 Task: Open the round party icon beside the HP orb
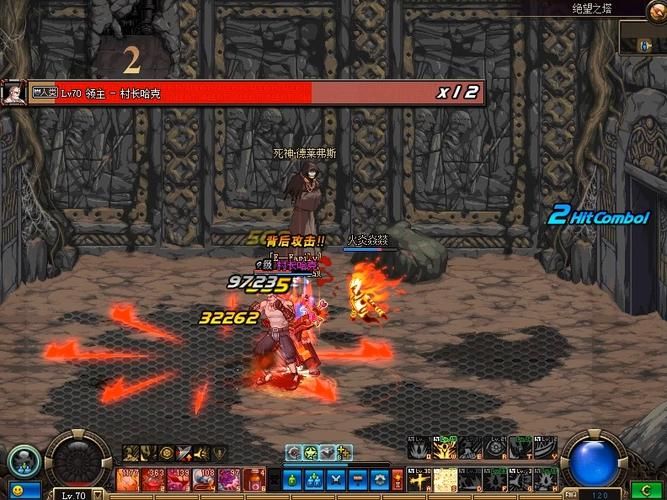pyautogui.click(x=22, y=460)
